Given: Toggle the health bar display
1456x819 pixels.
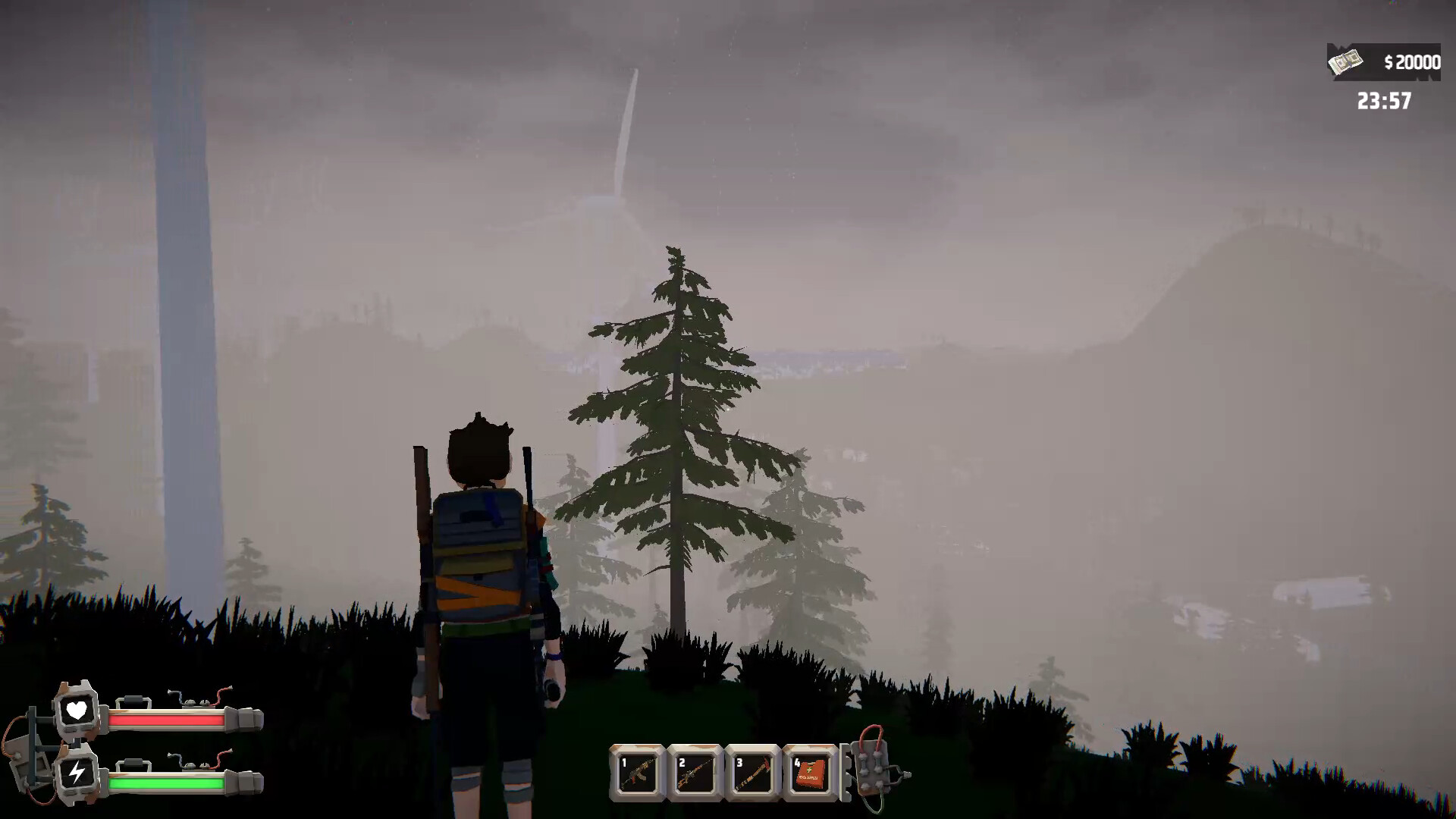Looking at the screenshot, I should 168,721.
